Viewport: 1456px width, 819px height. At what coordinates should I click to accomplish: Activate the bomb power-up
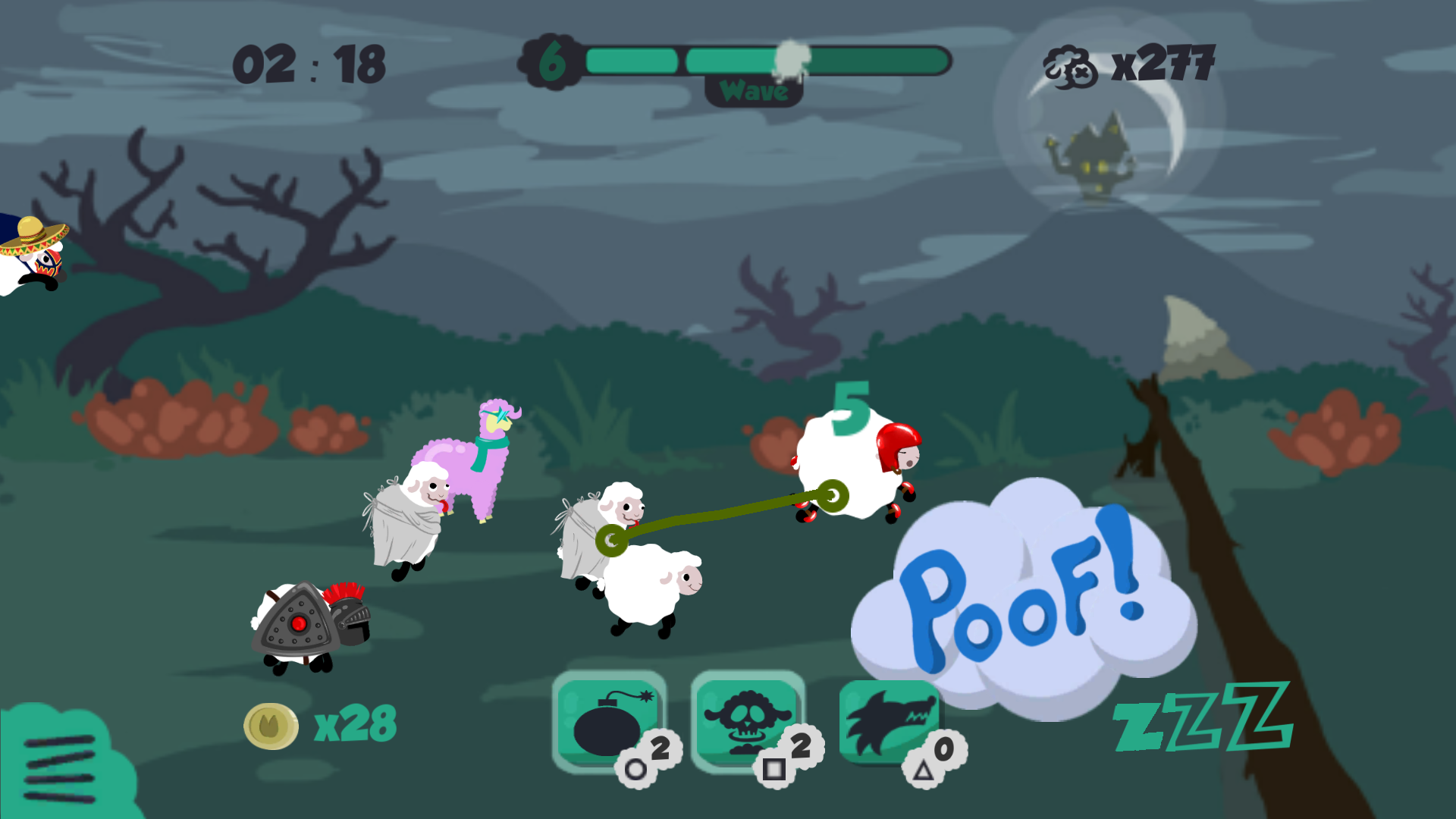(x=608, y=719)
